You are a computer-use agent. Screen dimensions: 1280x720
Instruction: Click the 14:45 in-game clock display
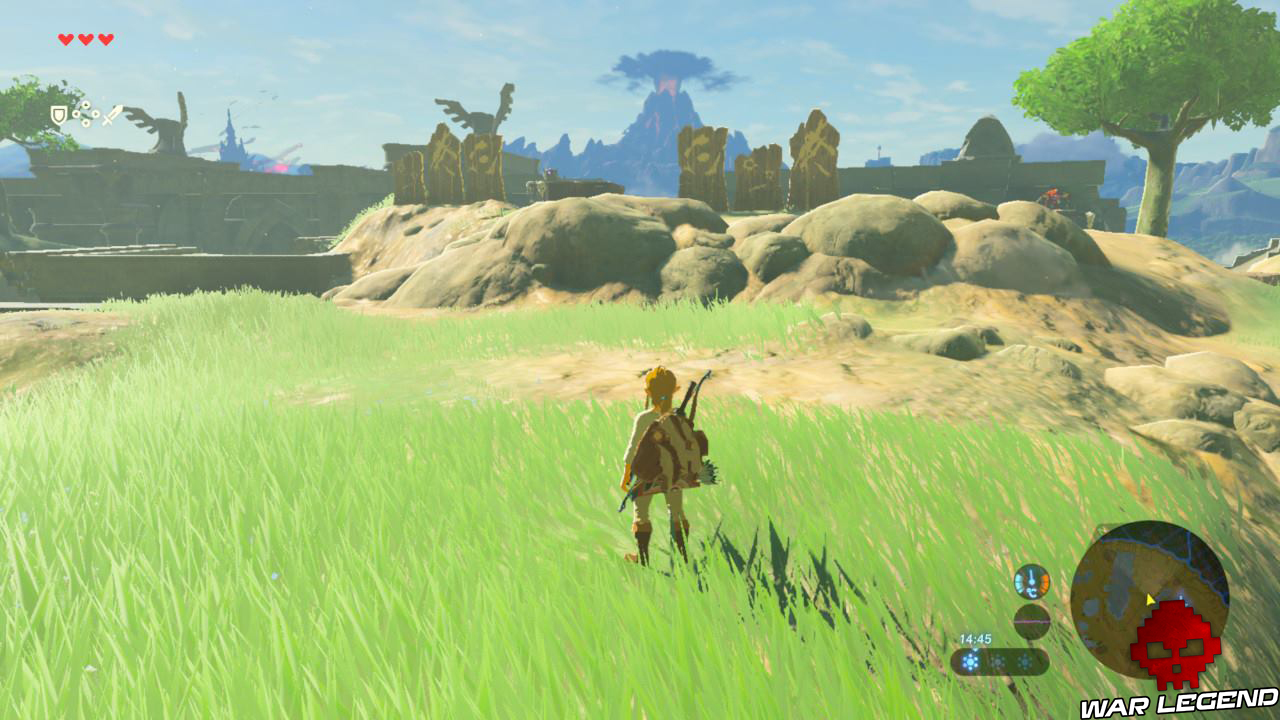975,638
